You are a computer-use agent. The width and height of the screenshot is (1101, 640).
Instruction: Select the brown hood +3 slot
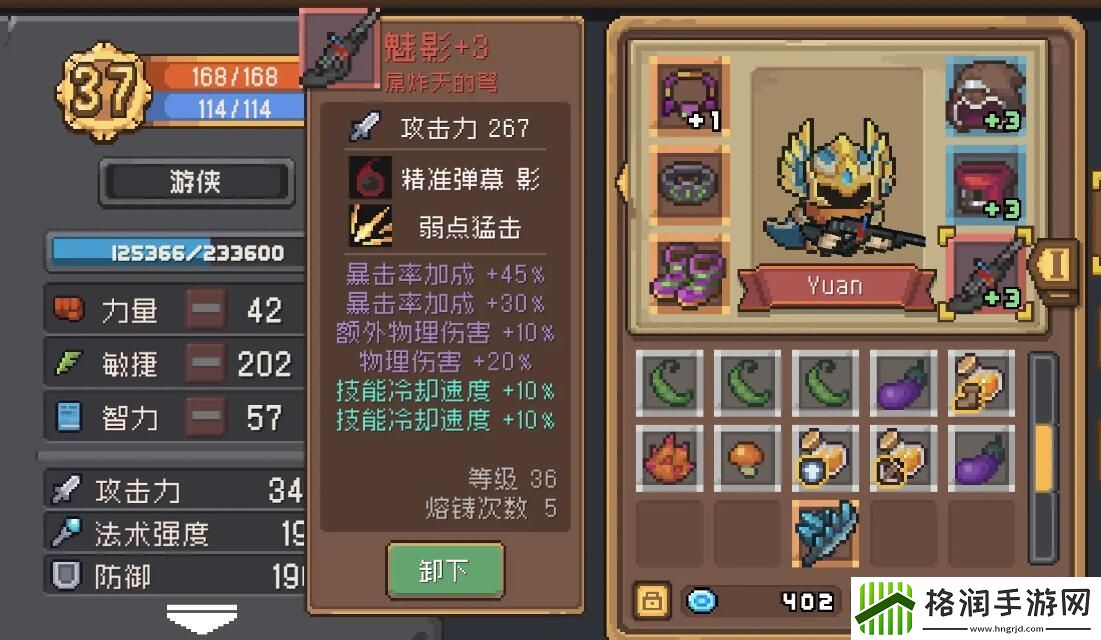[x=984, y=96]
